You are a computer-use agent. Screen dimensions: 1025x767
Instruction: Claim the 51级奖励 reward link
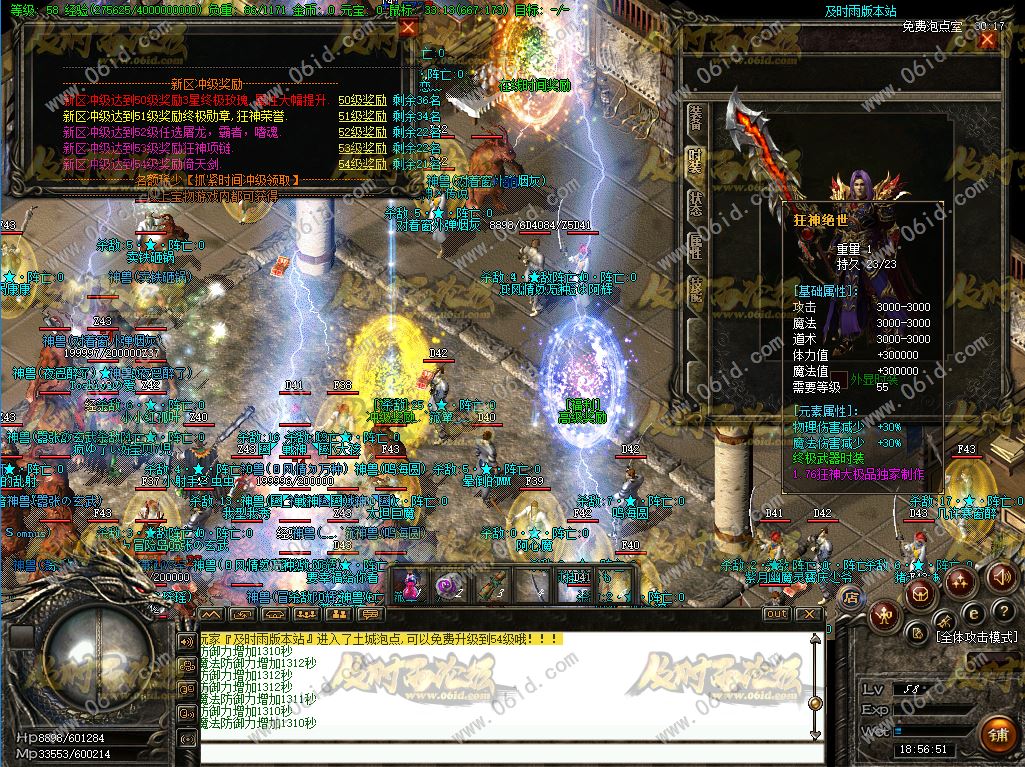point(362,116)
